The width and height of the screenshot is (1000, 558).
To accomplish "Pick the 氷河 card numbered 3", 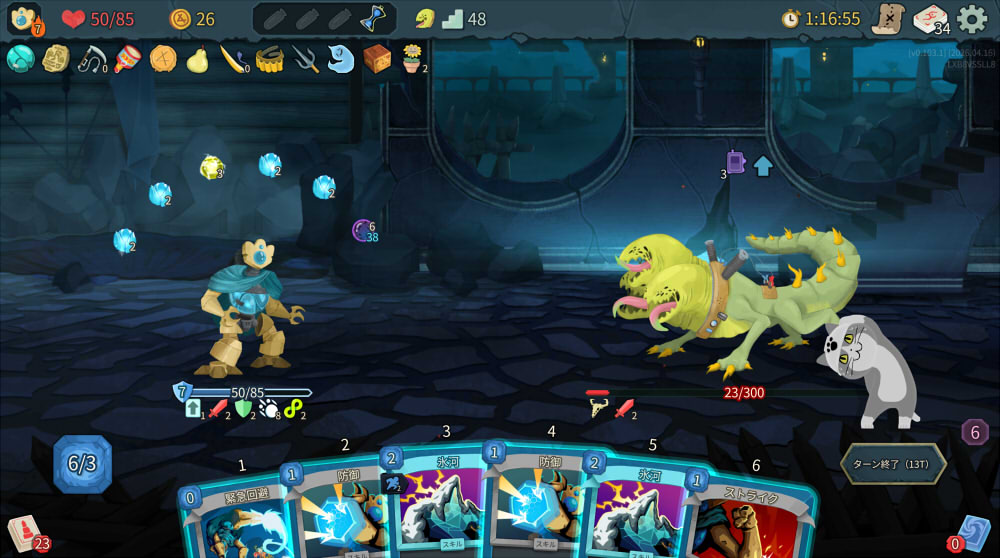I will [x=438, y=505].
